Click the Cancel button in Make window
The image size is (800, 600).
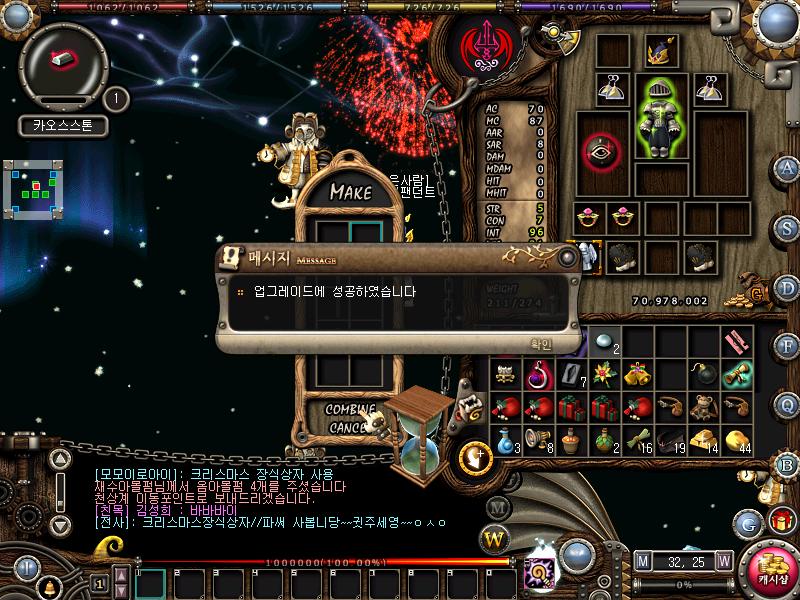[350, 428]
